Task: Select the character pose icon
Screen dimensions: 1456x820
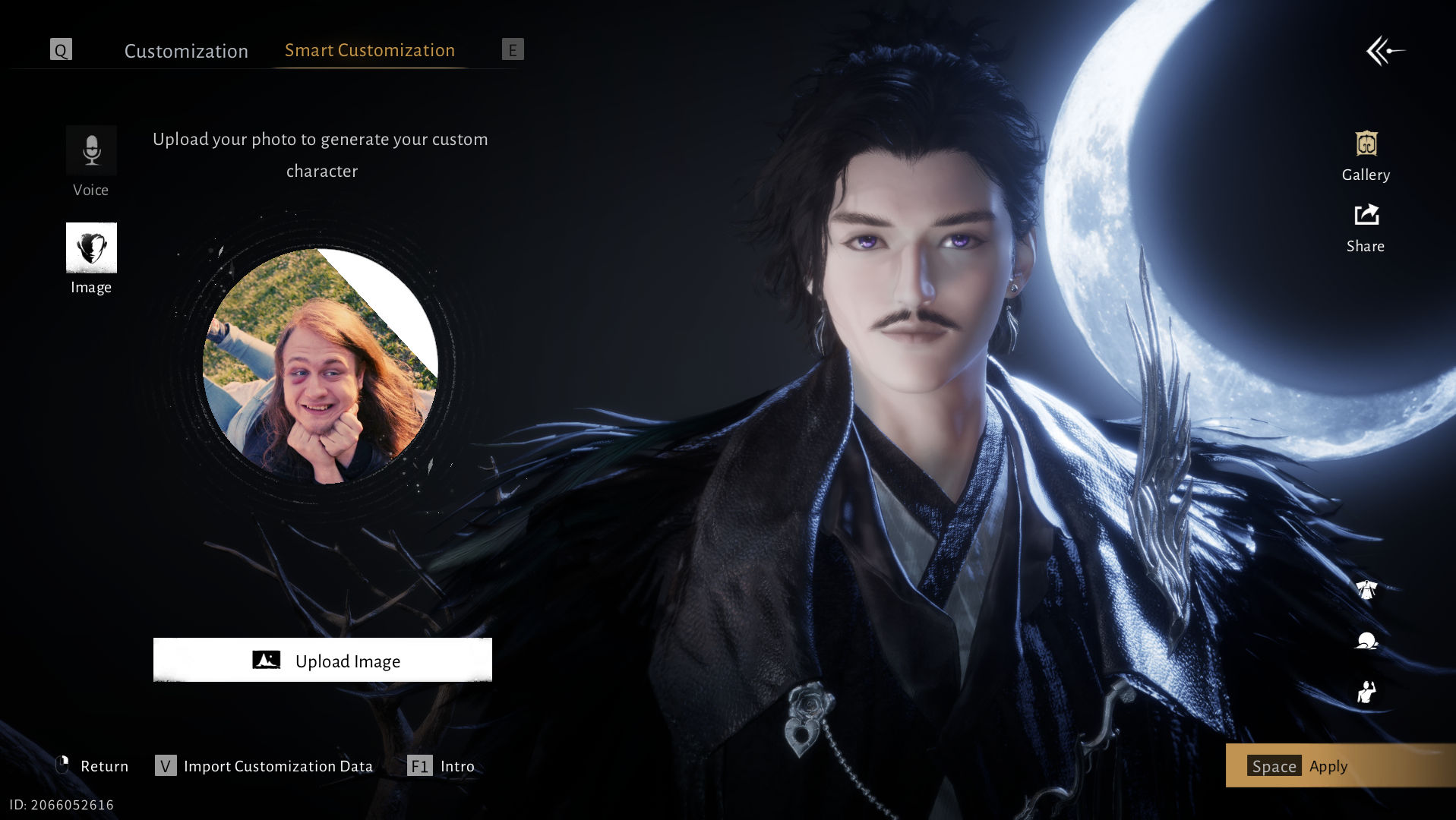Action: [1366, 692]
